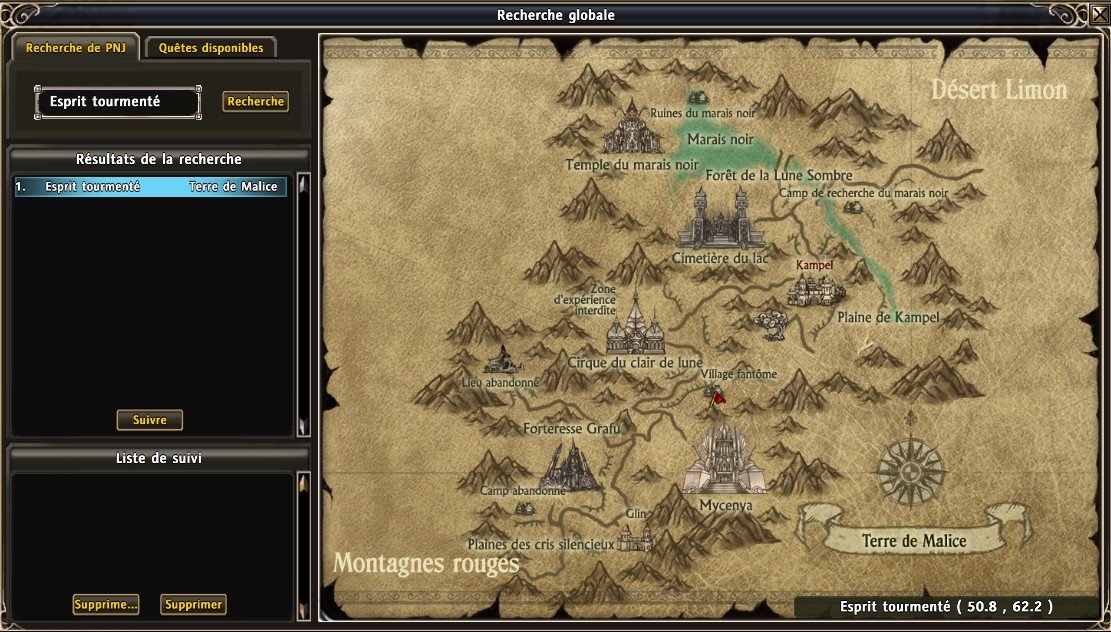Click the Supprimer button
Viewport: 1111px width, 632px height.
pos(193,604)
